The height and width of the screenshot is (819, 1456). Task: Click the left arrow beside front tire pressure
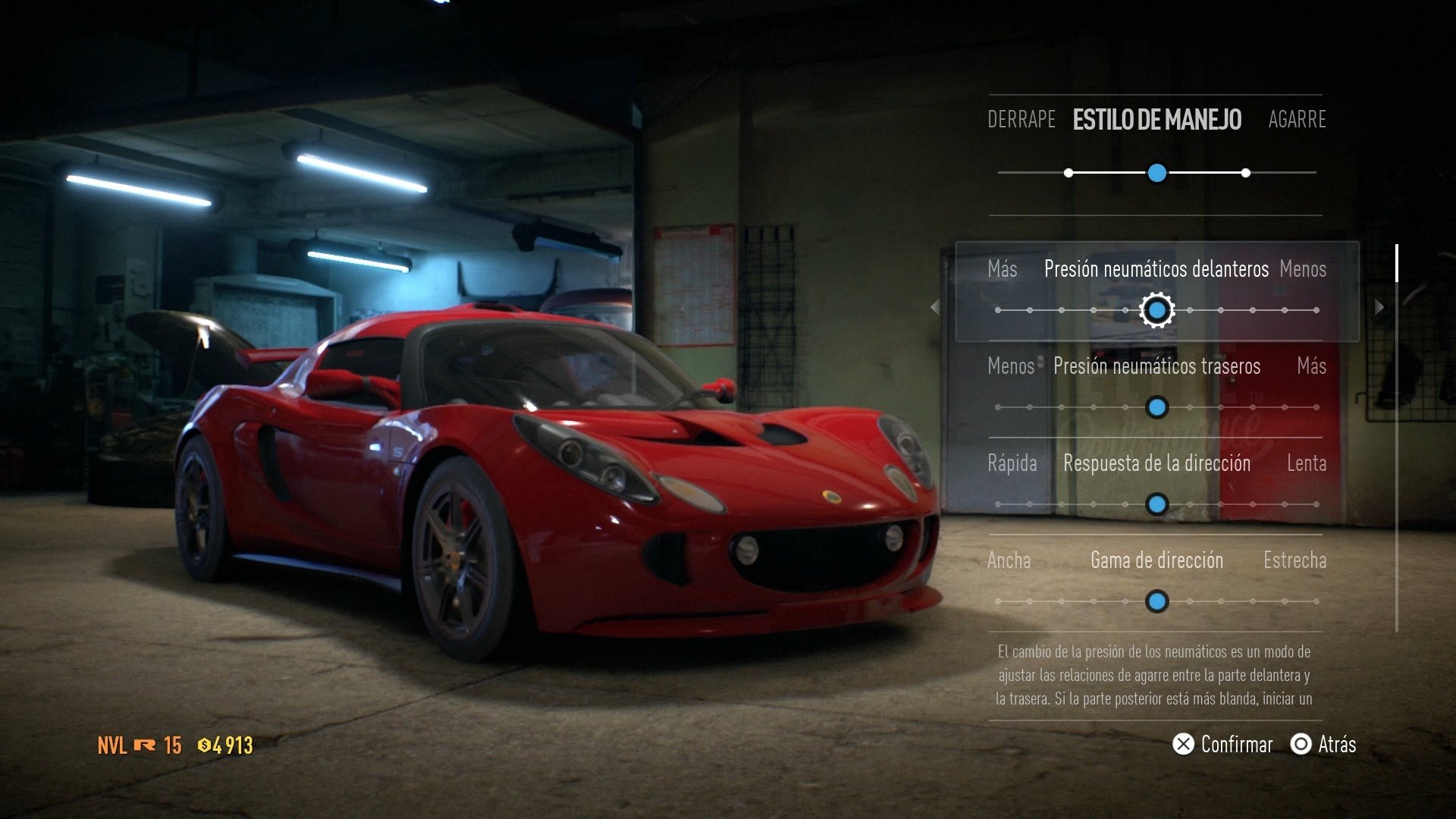pyautogui.click(x=935, y=306)
